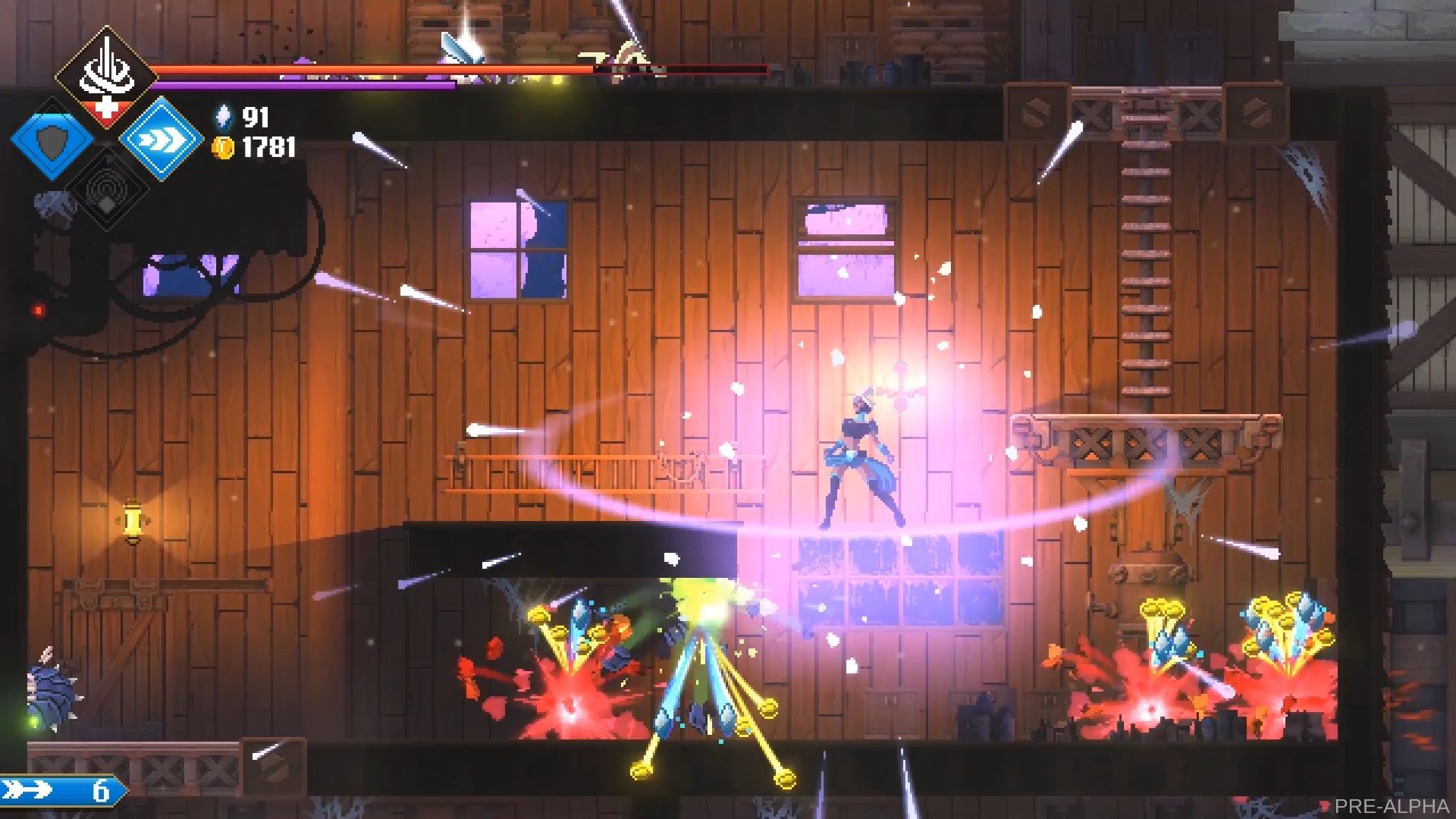Click the gold coin icon next to 1781

click(x=221, y=149)
